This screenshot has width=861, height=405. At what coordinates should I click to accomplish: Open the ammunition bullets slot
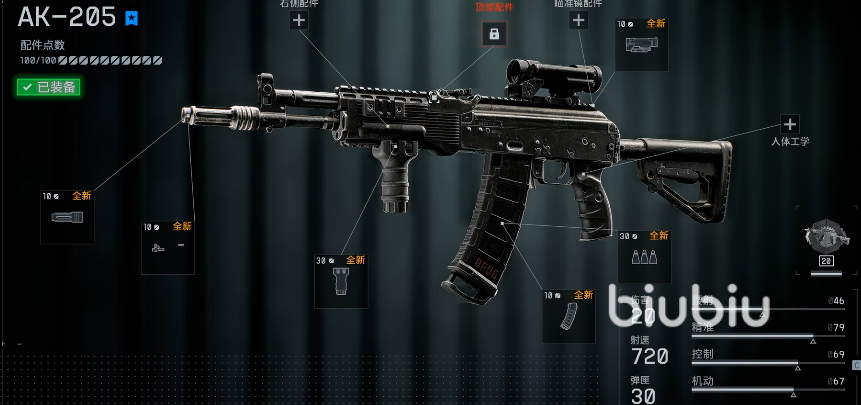tap(644, 257)
